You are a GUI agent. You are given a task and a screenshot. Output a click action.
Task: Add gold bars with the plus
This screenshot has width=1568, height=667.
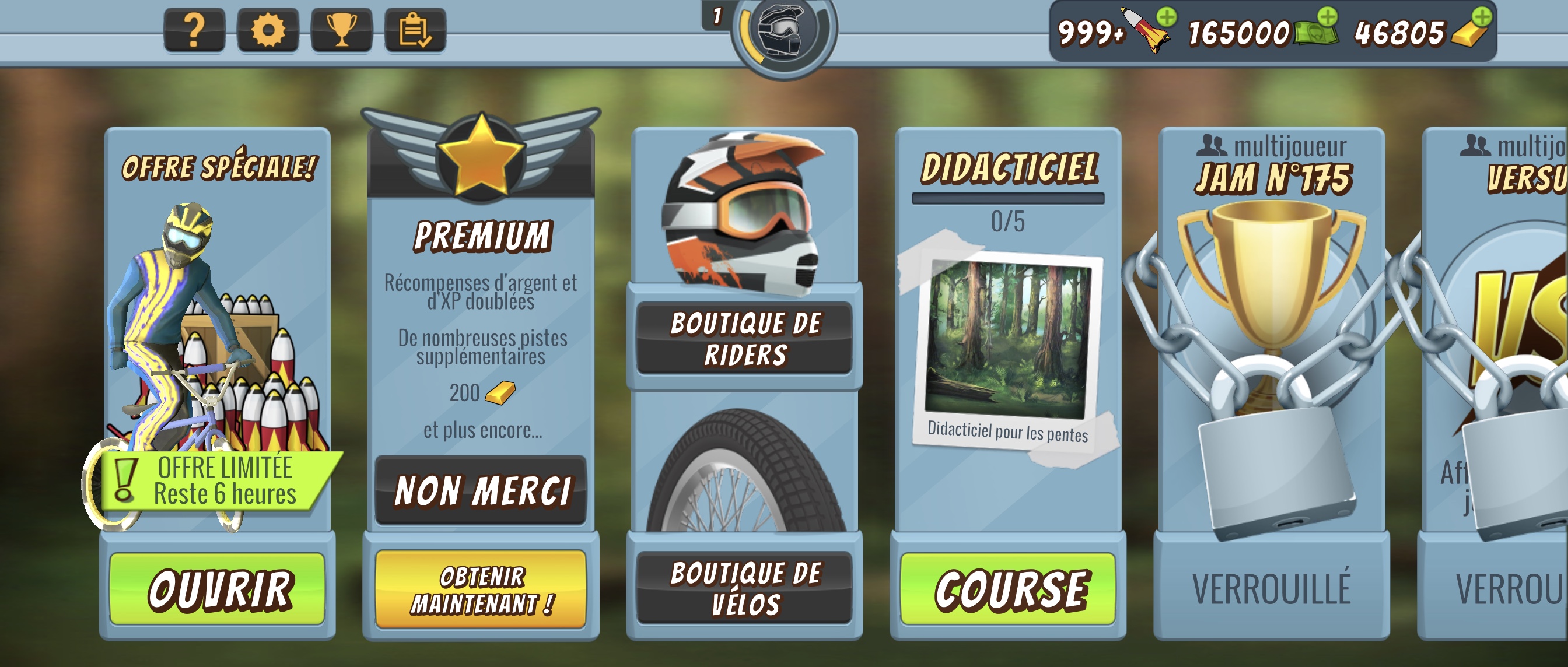1482,17
